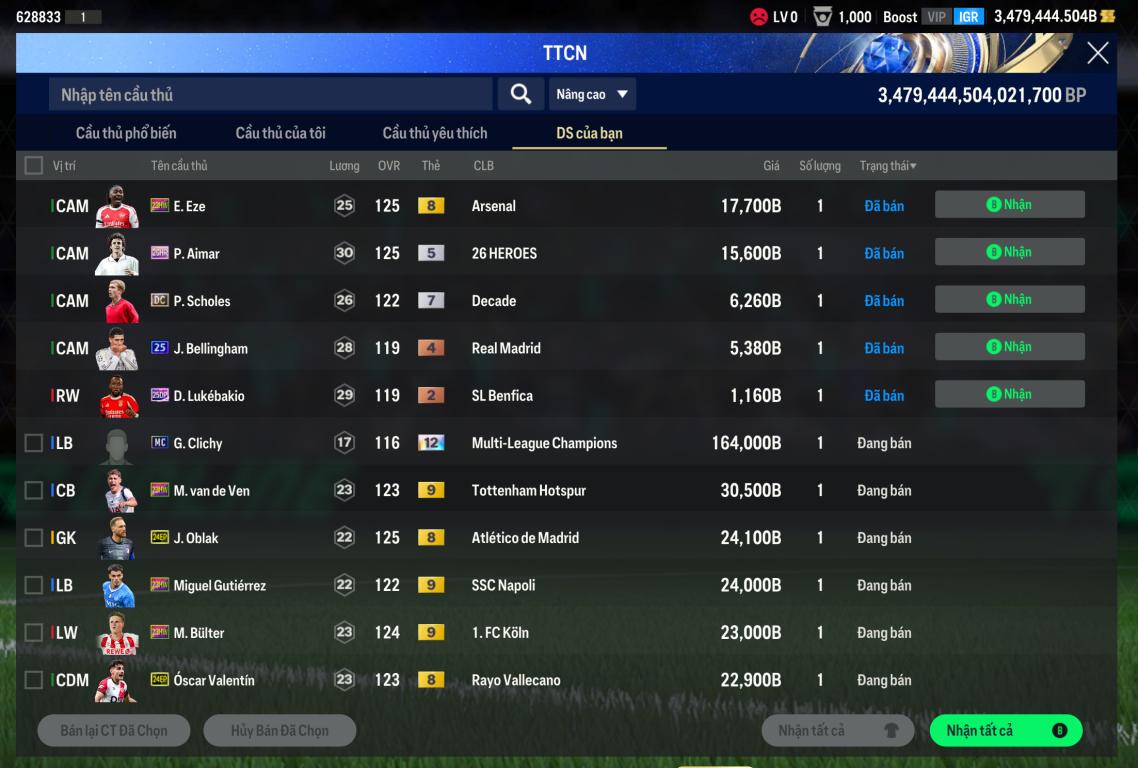Click Bán lại CT Đã Chọn
This screenshot has width=1138, height=768.
coord(114,731)
